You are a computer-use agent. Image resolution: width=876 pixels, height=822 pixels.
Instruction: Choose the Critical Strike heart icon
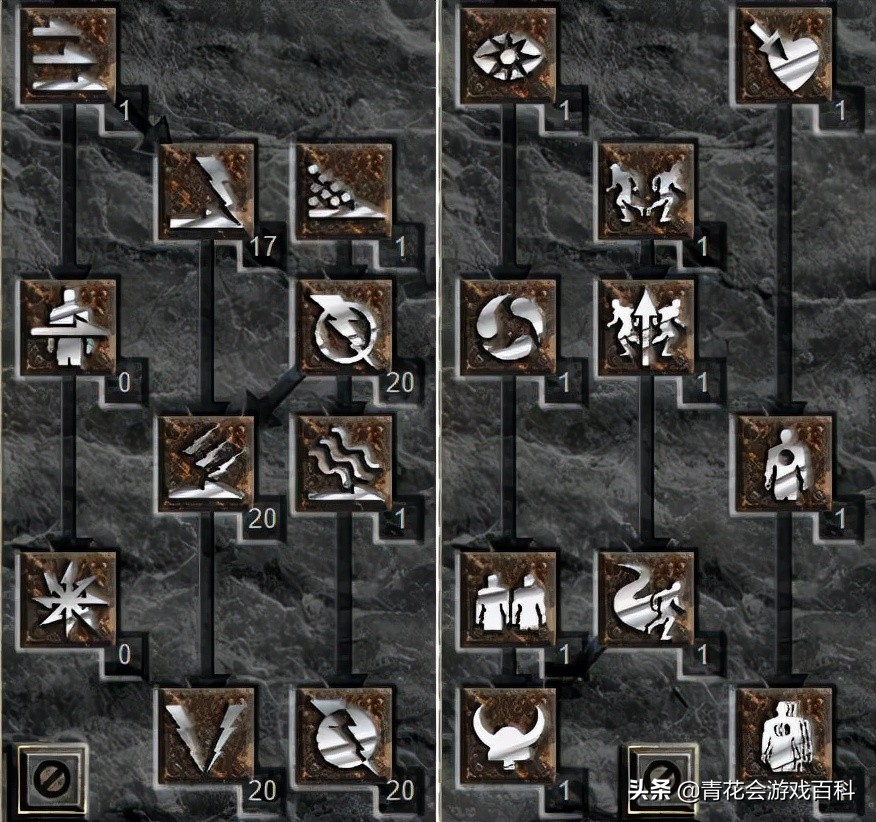click(785, 55)
